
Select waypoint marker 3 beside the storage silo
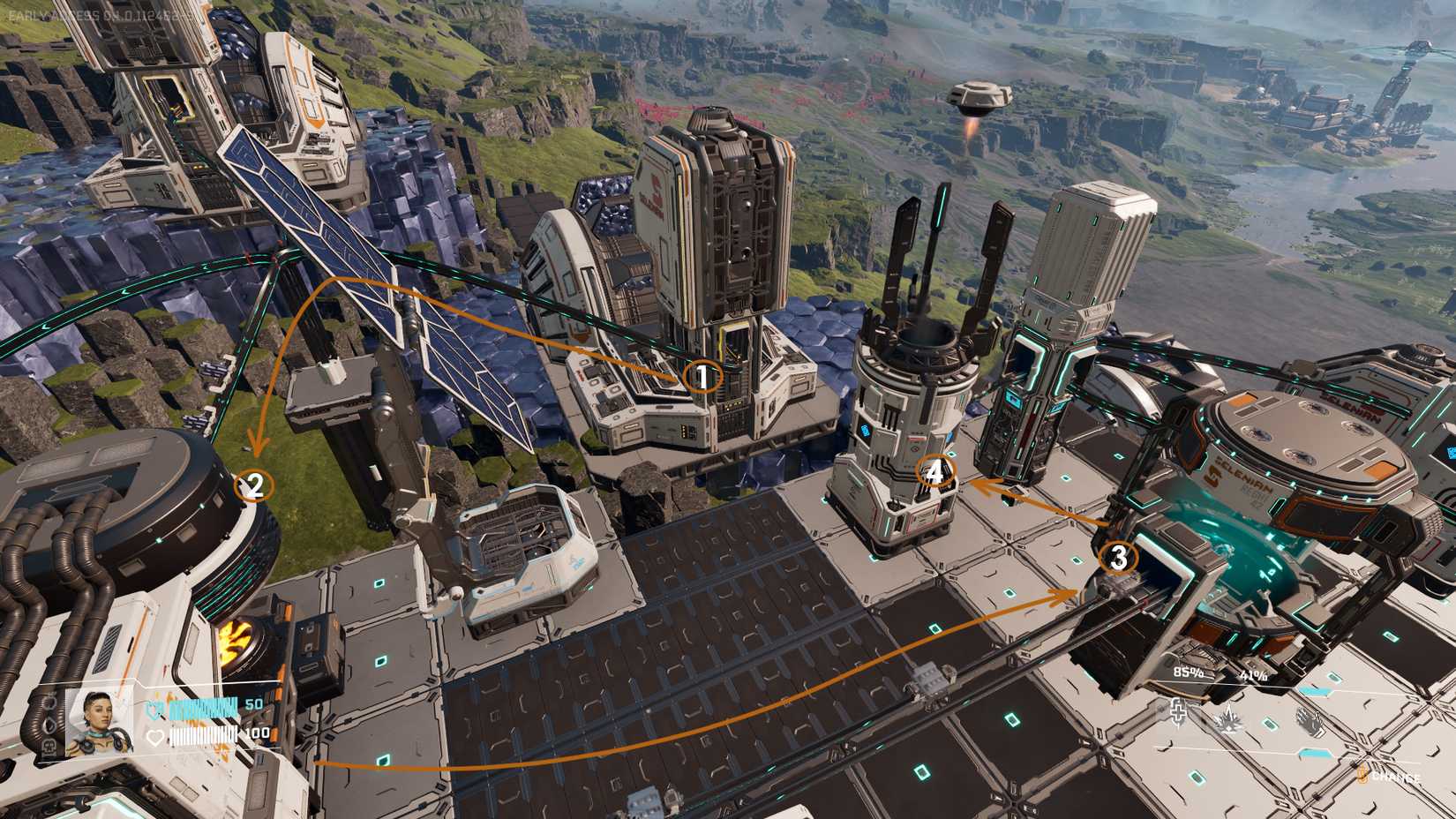tap(1119, 558)
